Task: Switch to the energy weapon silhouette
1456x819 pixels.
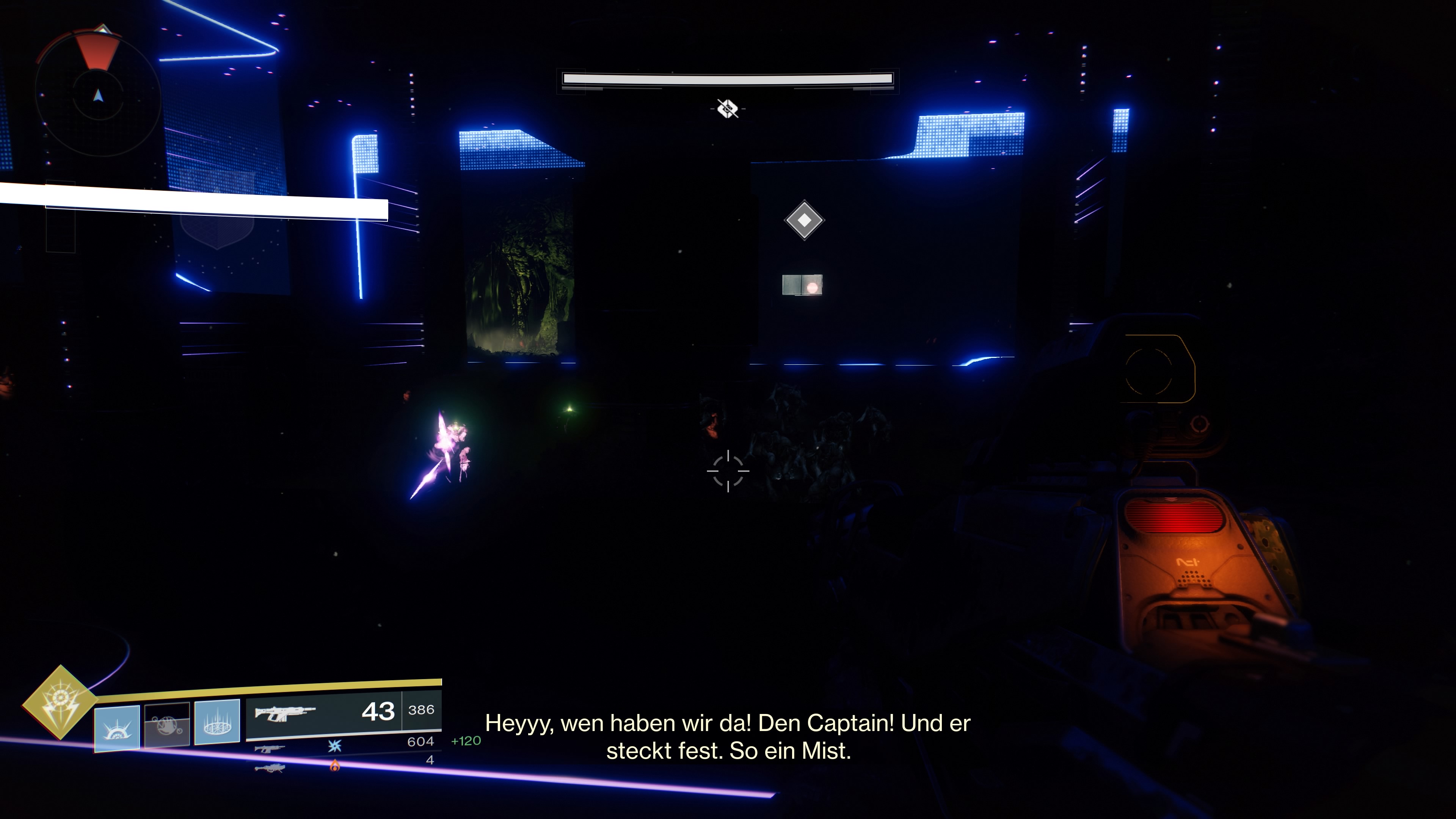Action: [270, 749]
